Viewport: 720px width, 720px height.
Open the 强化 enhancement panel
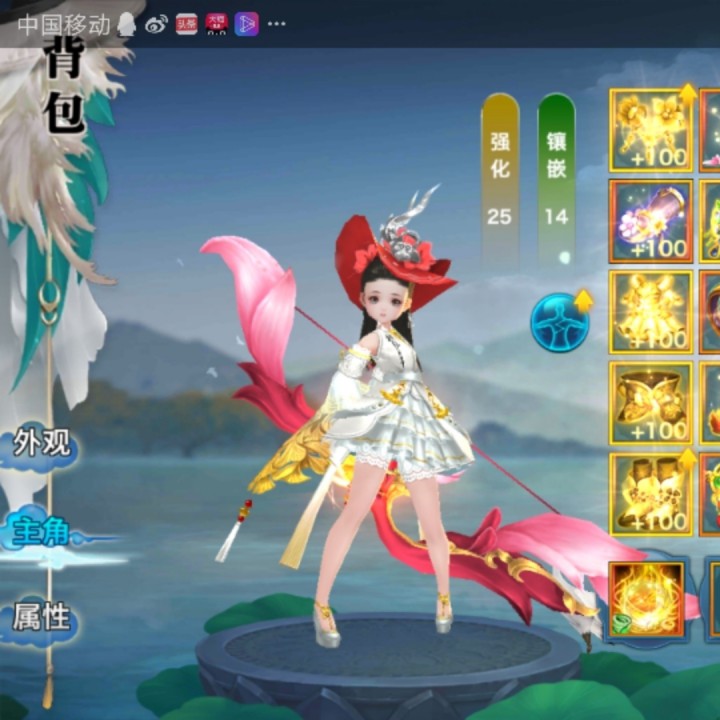(x=500, y=177)
